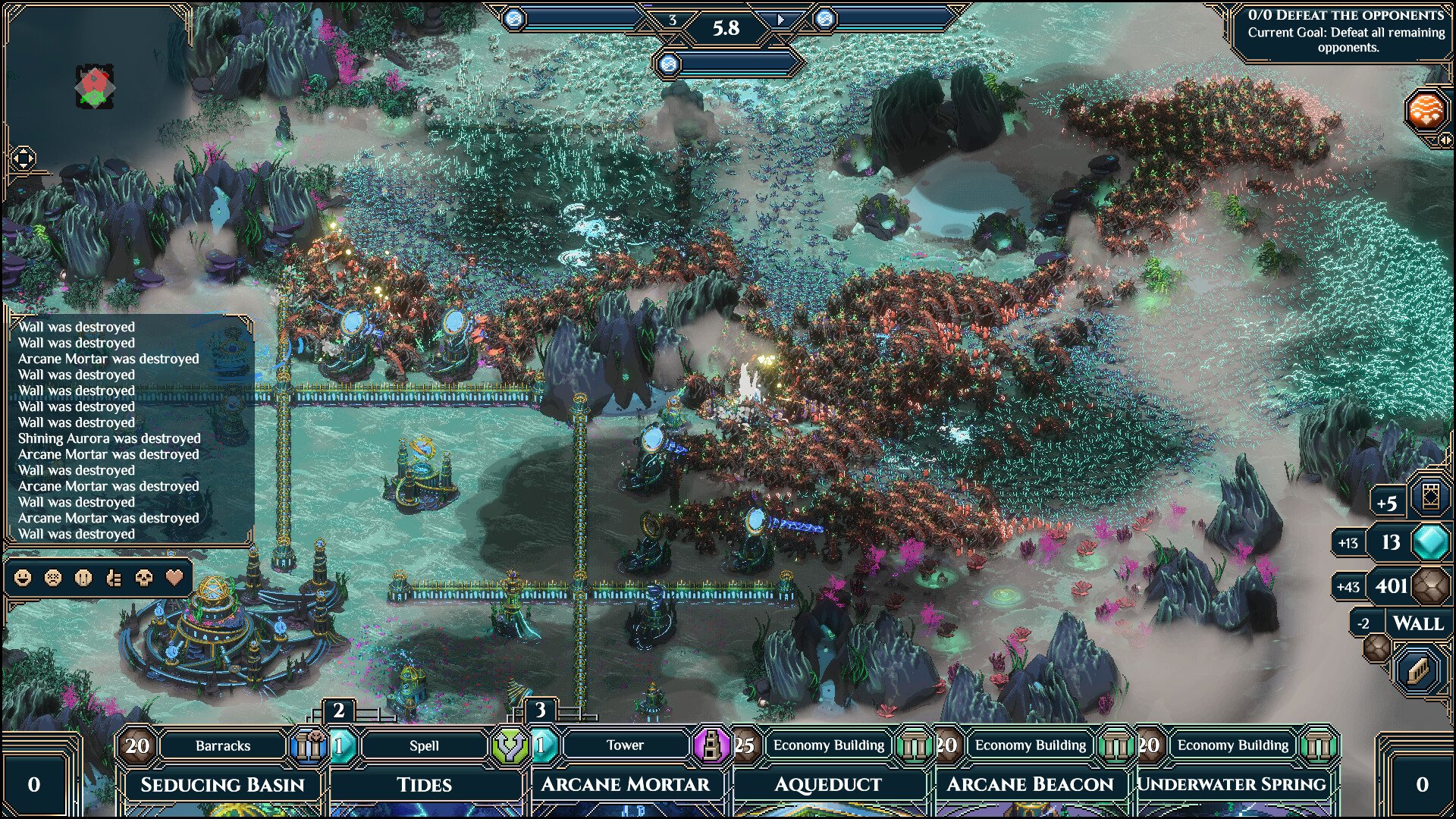Select the Aqueduct economy building card

coord(827,783)
